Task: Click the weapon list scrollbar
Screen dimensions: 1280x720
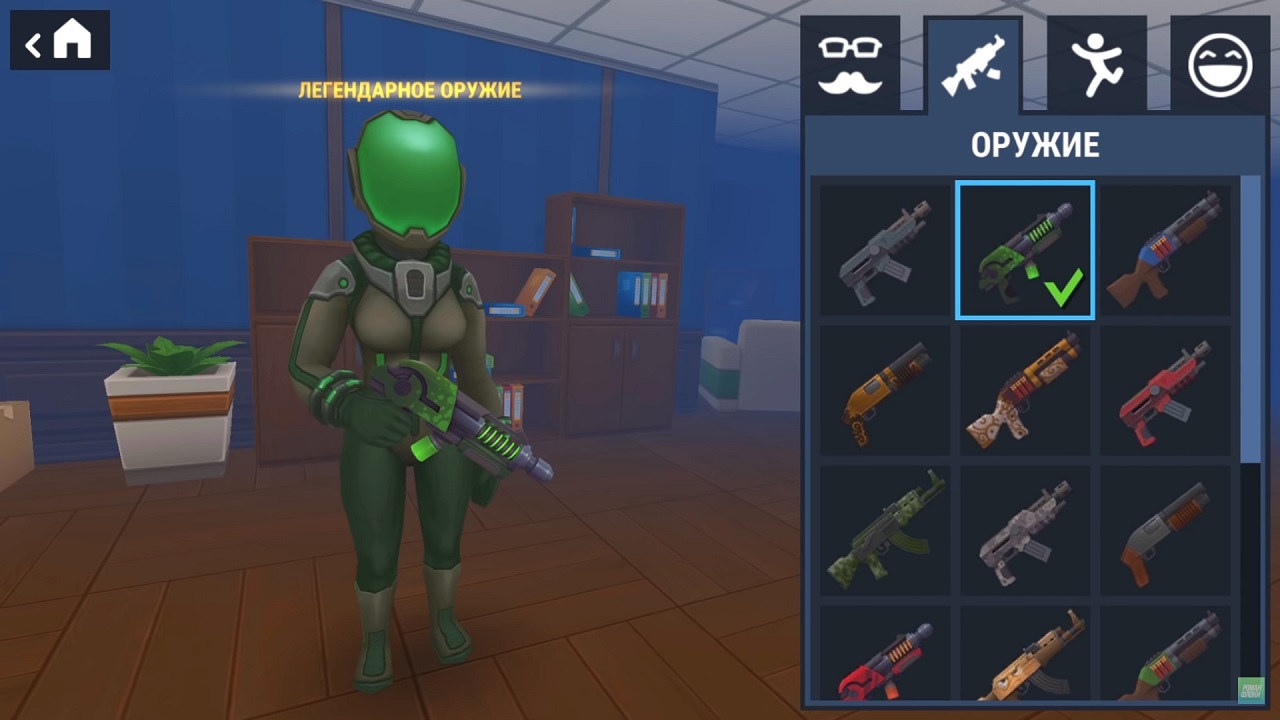Action: click(x=1250, y=320)
